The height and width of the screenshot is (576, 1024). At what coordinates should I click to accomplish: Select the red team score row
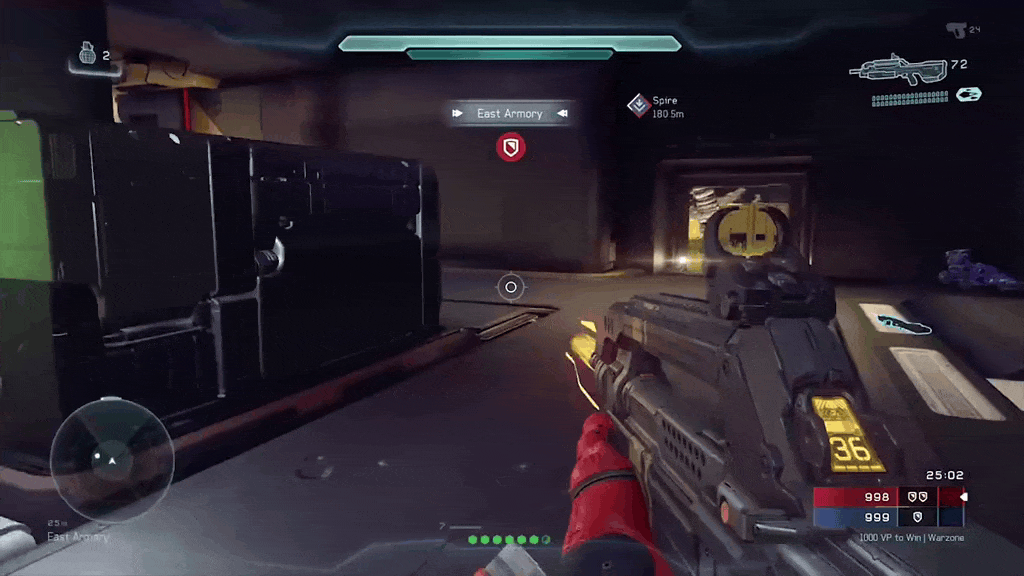pyautogui.click(x=888, y=497)
